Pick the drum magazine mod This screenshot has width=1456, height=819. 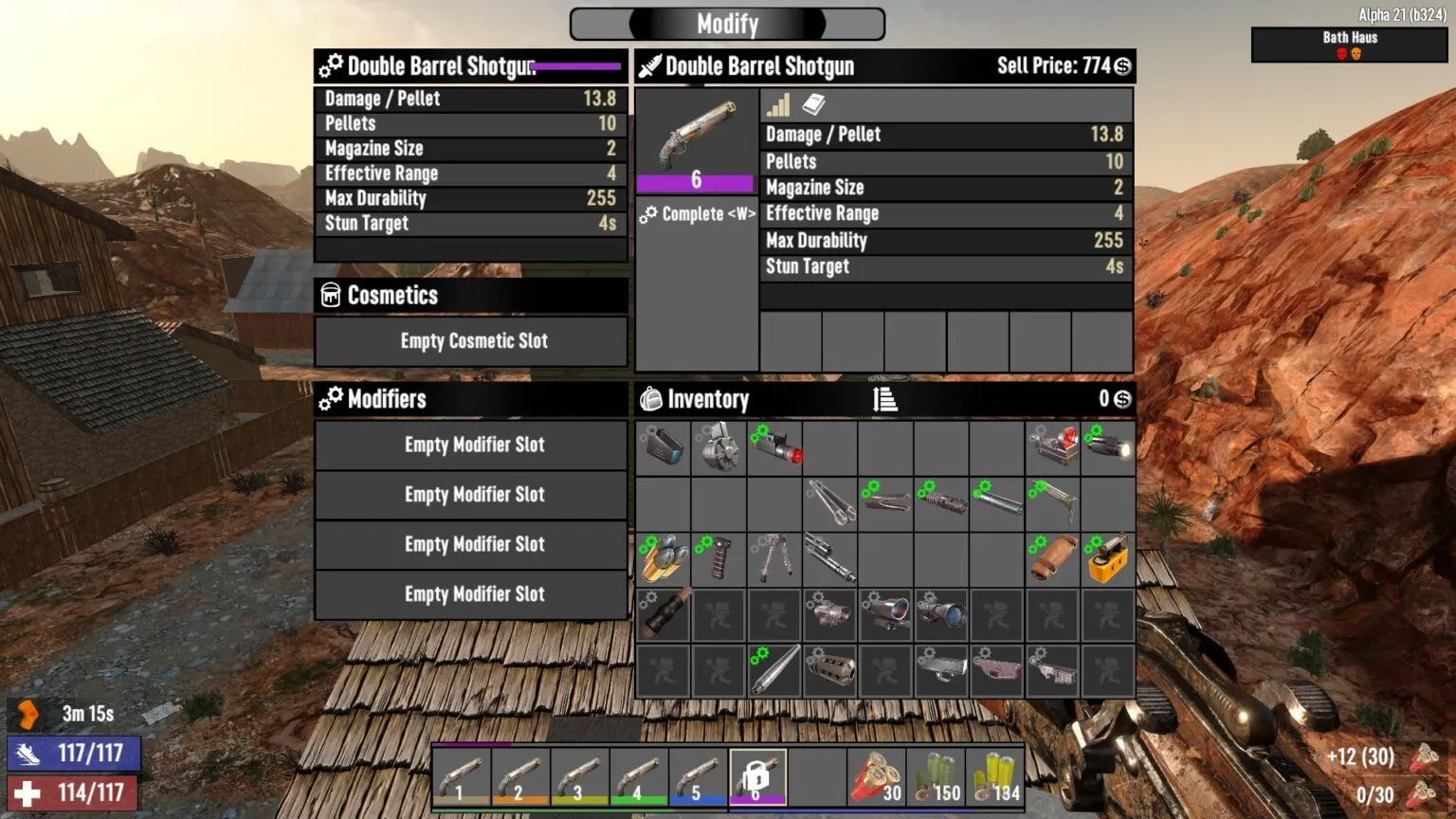(x=719, y=447)
